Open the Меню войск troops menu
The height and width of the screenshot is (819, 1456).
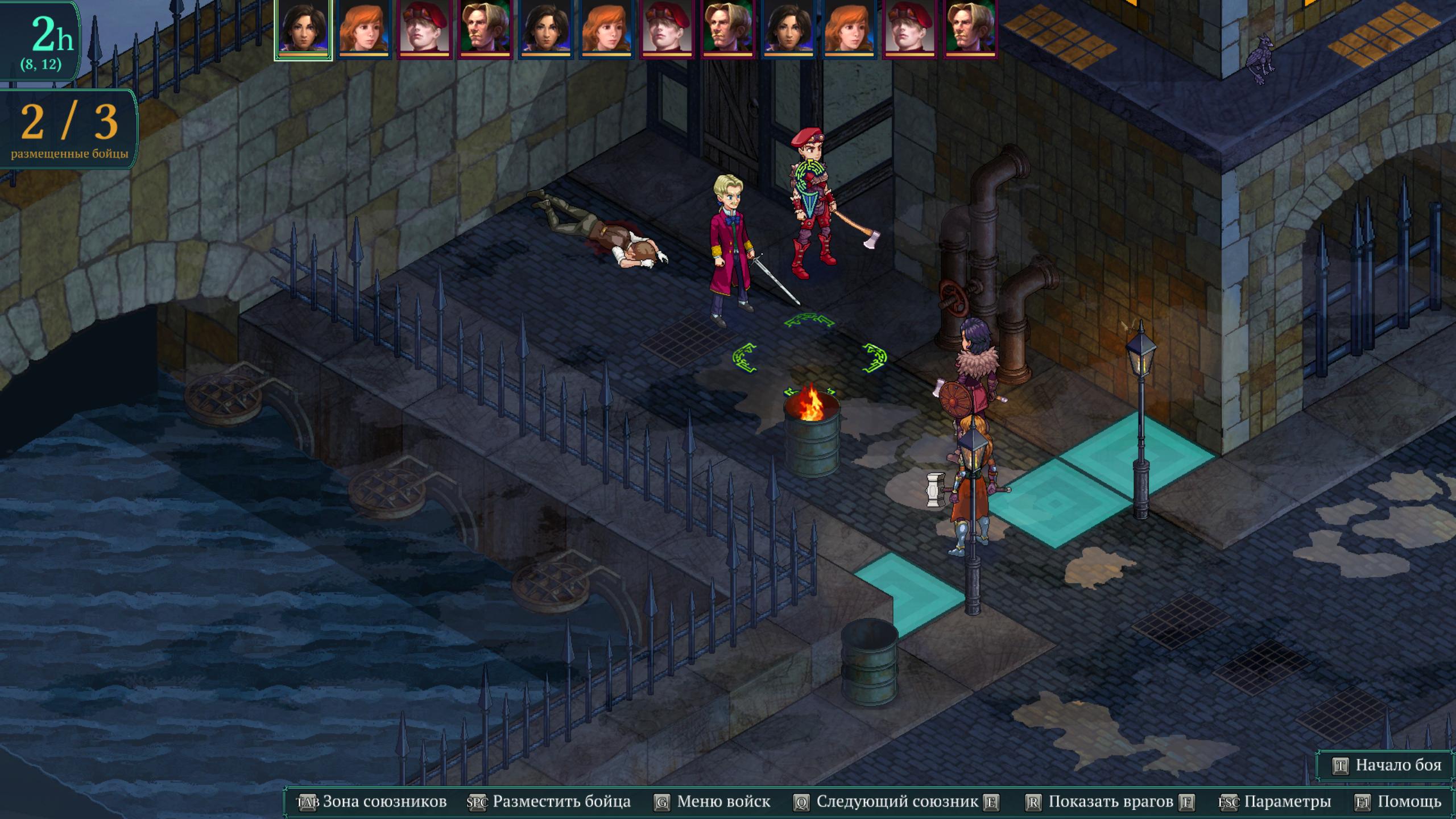tap(713, 802)
